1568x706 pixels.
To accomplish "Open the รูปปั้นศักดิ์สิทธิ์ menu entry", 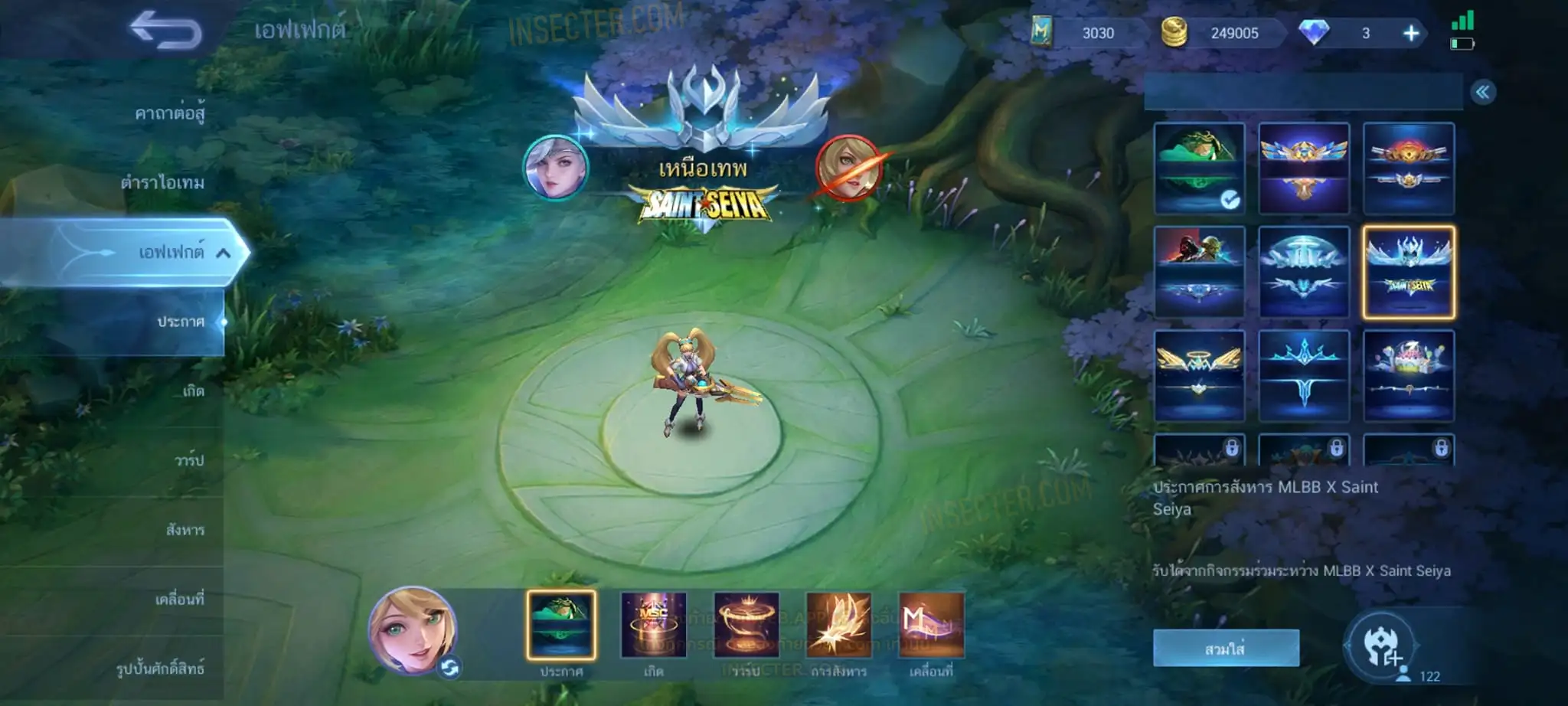I will pos(160,668).
